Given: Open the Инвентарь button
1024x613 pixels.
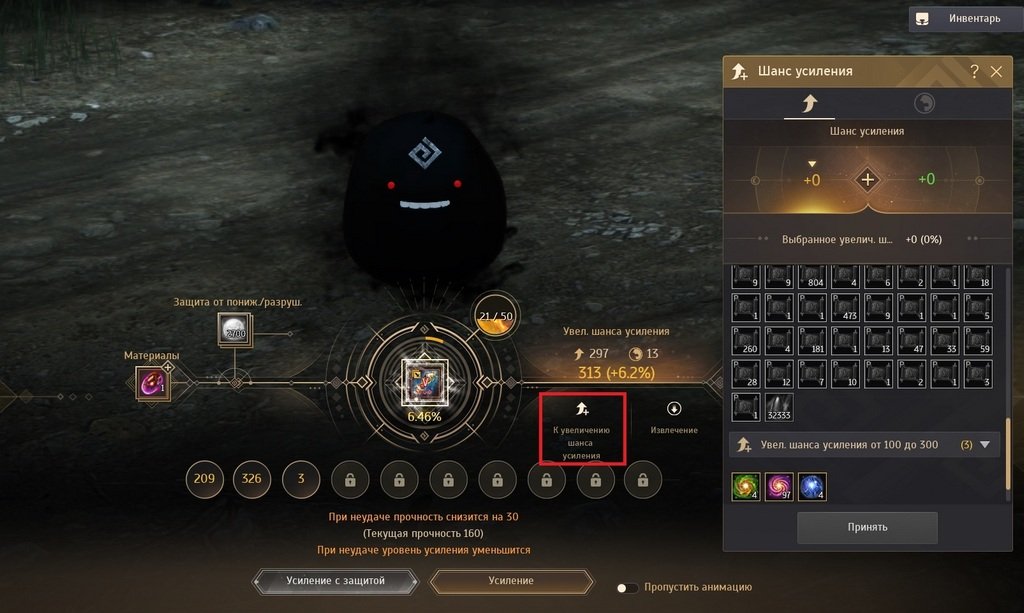Looking at the screenshot, I should coord(964,18).
